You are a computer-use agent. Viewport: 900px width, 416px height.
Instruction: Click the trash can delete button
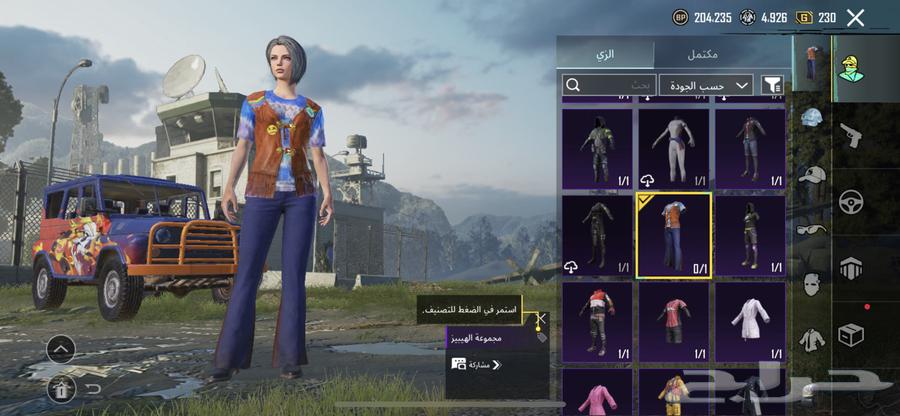61,387
